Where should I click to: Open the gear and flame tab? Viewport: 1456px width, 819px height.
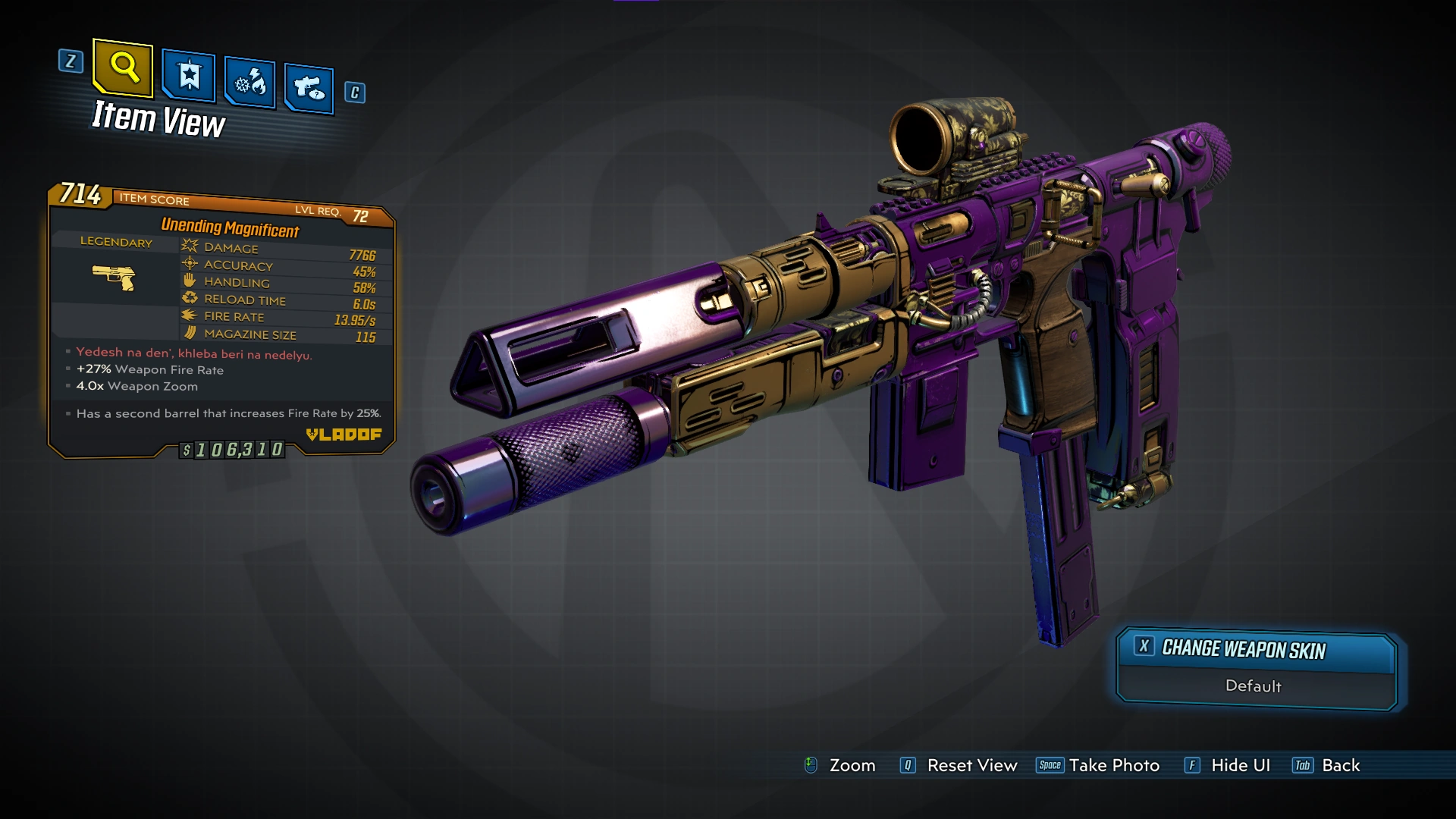click(x=250, y=82)
